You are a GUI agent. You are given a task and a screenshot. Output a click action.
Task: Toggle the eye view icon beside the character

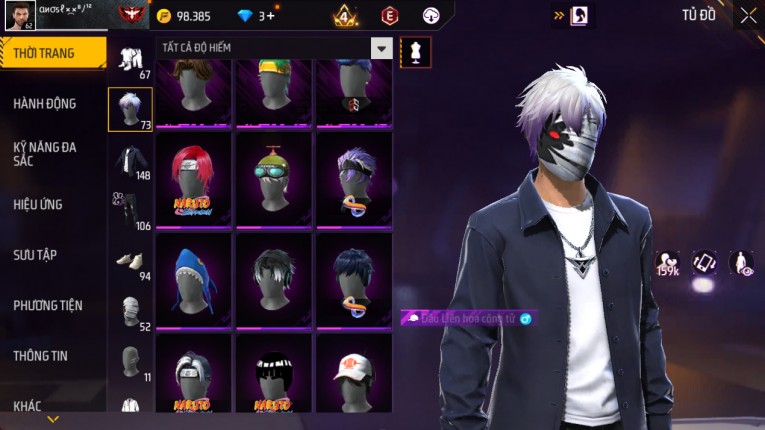tap(741, 263)
